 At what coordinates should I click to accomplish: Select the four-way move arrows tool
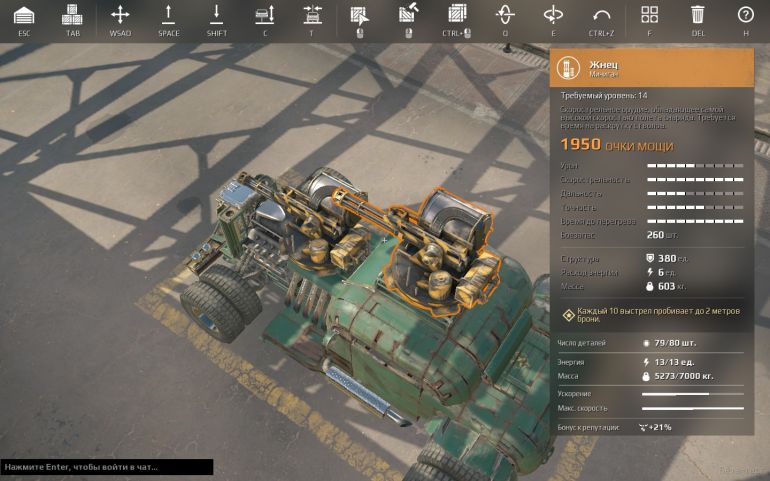(x=120, y=16)
